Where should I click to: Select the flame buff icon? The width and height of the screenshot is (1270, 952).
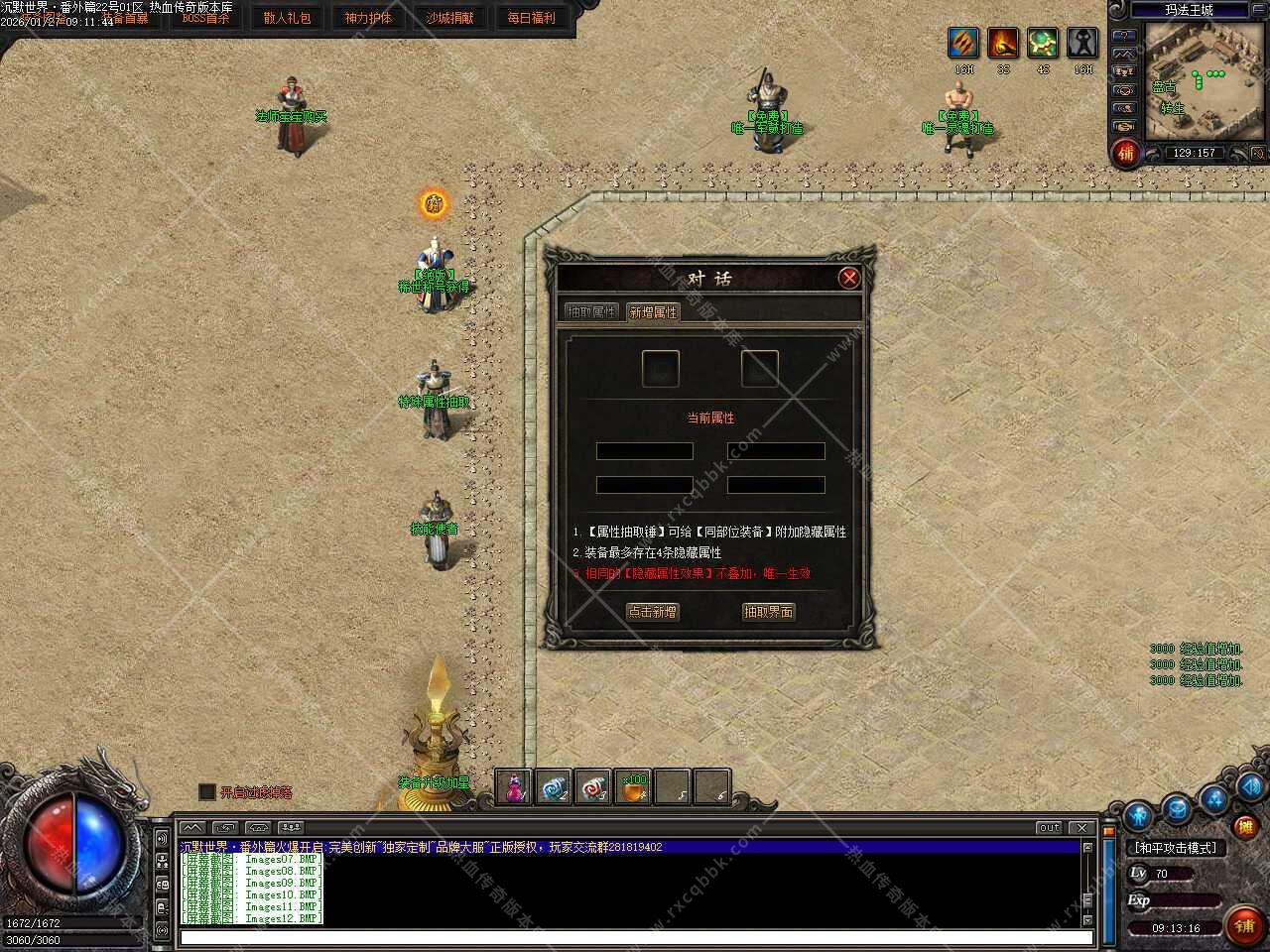click(1003, 43)
